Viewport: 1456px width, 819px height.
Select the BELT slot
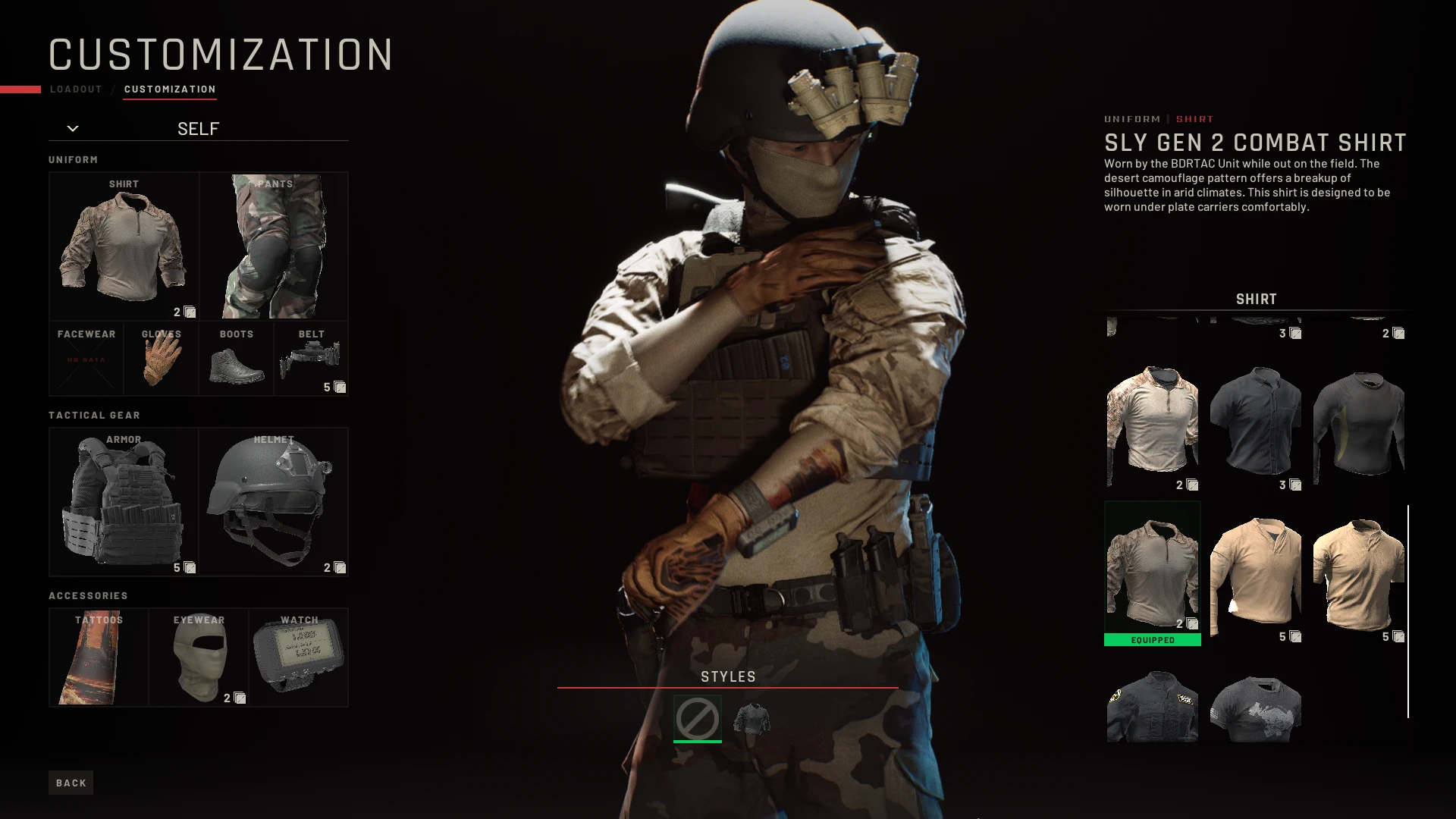click(x=311, y=358)
